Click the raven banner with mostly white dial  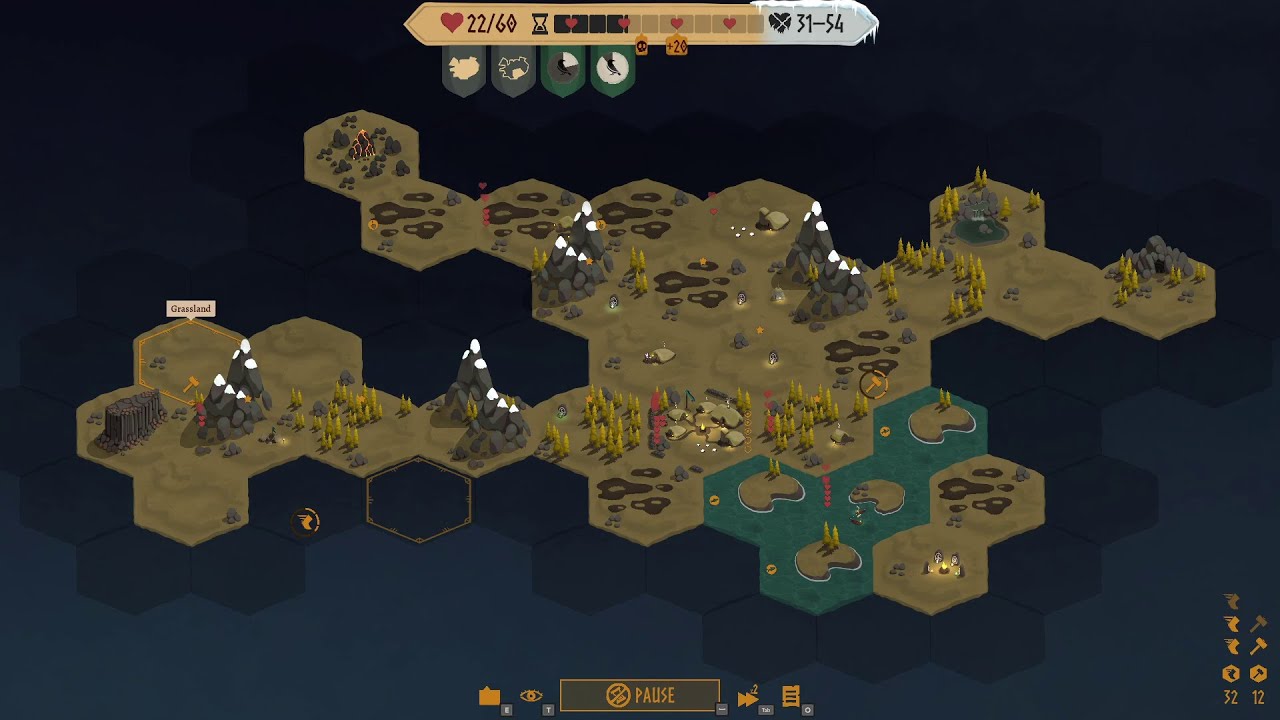pos(613,69)
